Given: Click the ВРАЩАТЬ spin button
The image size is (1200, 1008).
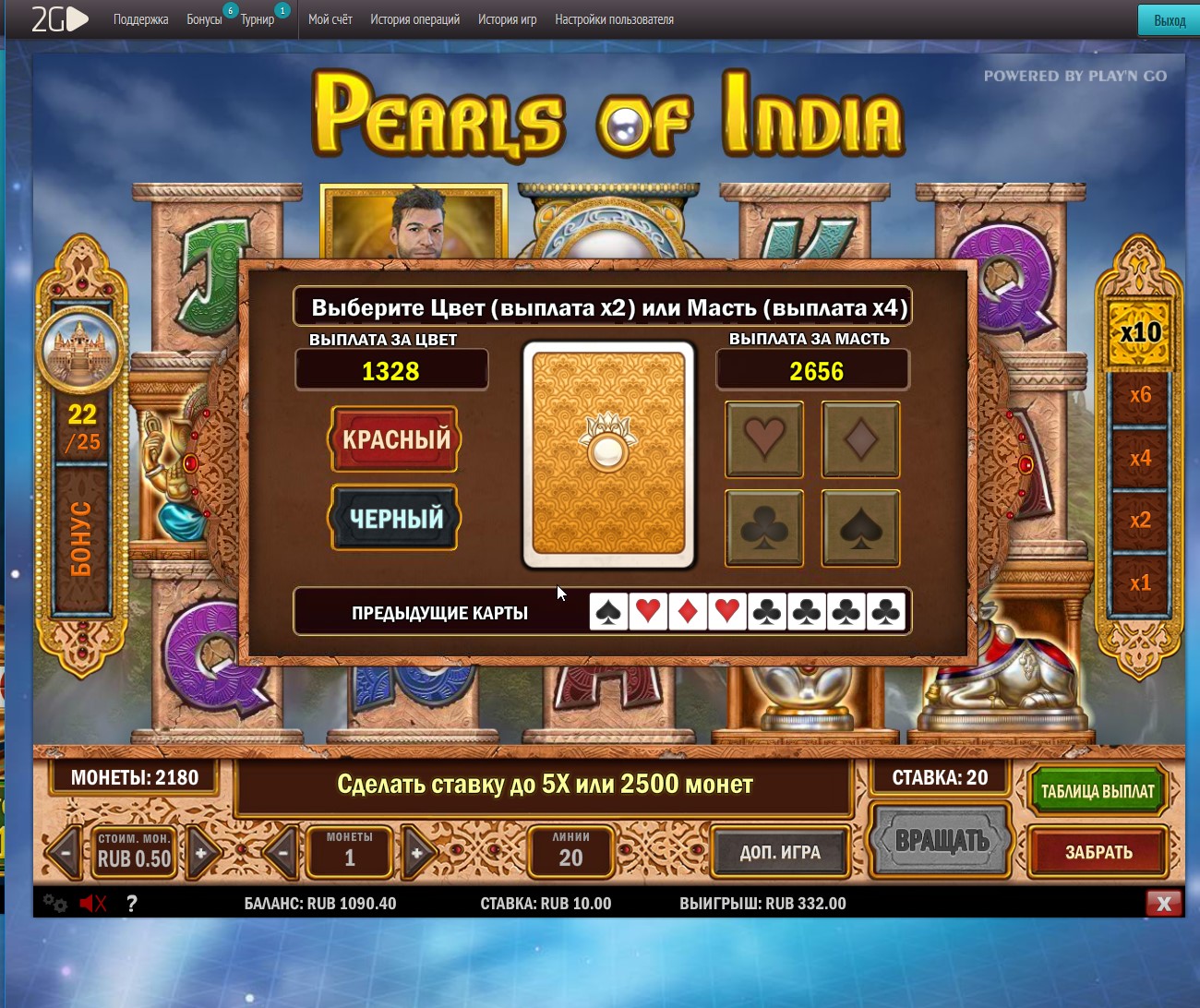Looking at the screenshot, I should point(942,840).
